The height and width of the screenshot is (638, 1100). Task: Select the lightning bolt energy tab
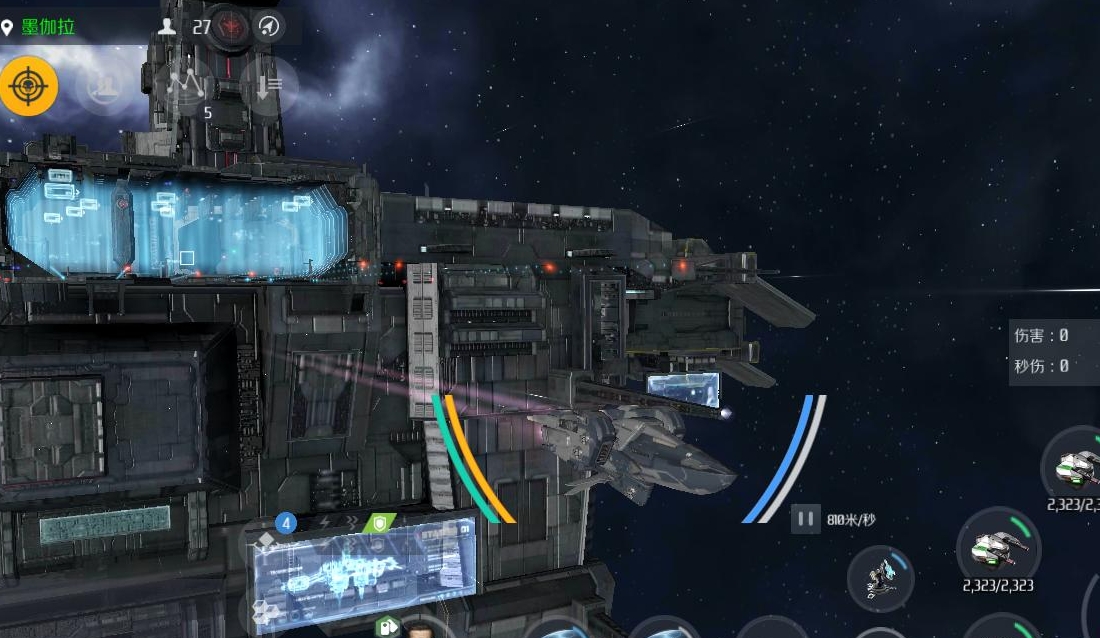pos(325,522)
